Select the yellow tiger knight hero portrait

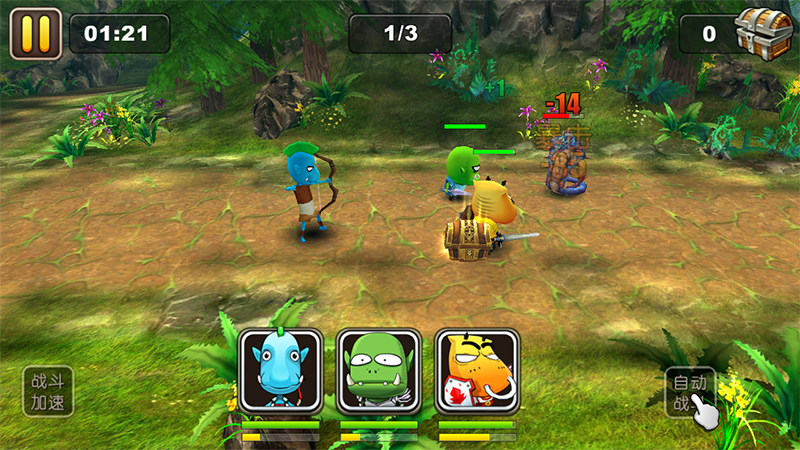pos(476,370)
